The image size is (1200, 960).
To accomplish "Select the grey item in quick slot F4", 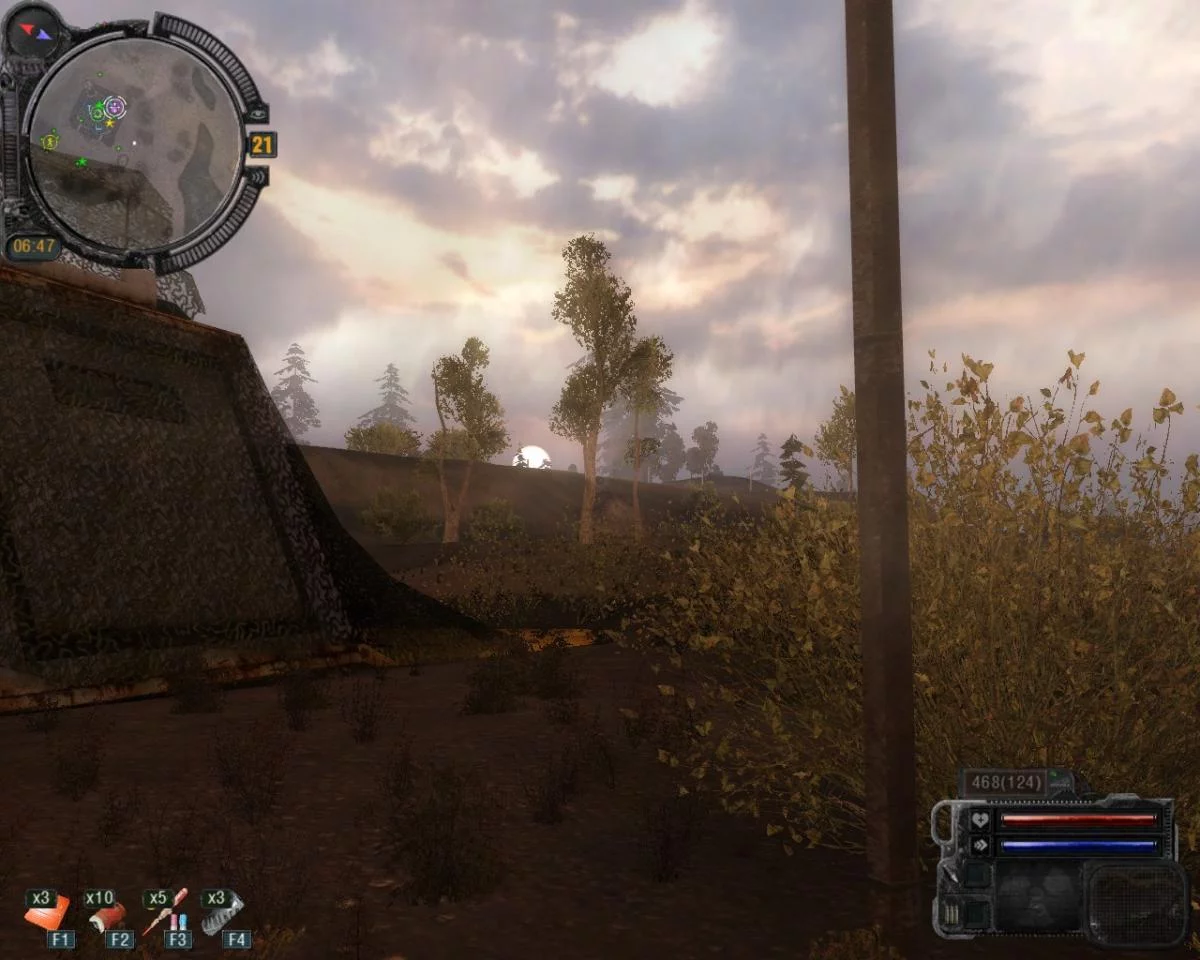I will [221, 912].
